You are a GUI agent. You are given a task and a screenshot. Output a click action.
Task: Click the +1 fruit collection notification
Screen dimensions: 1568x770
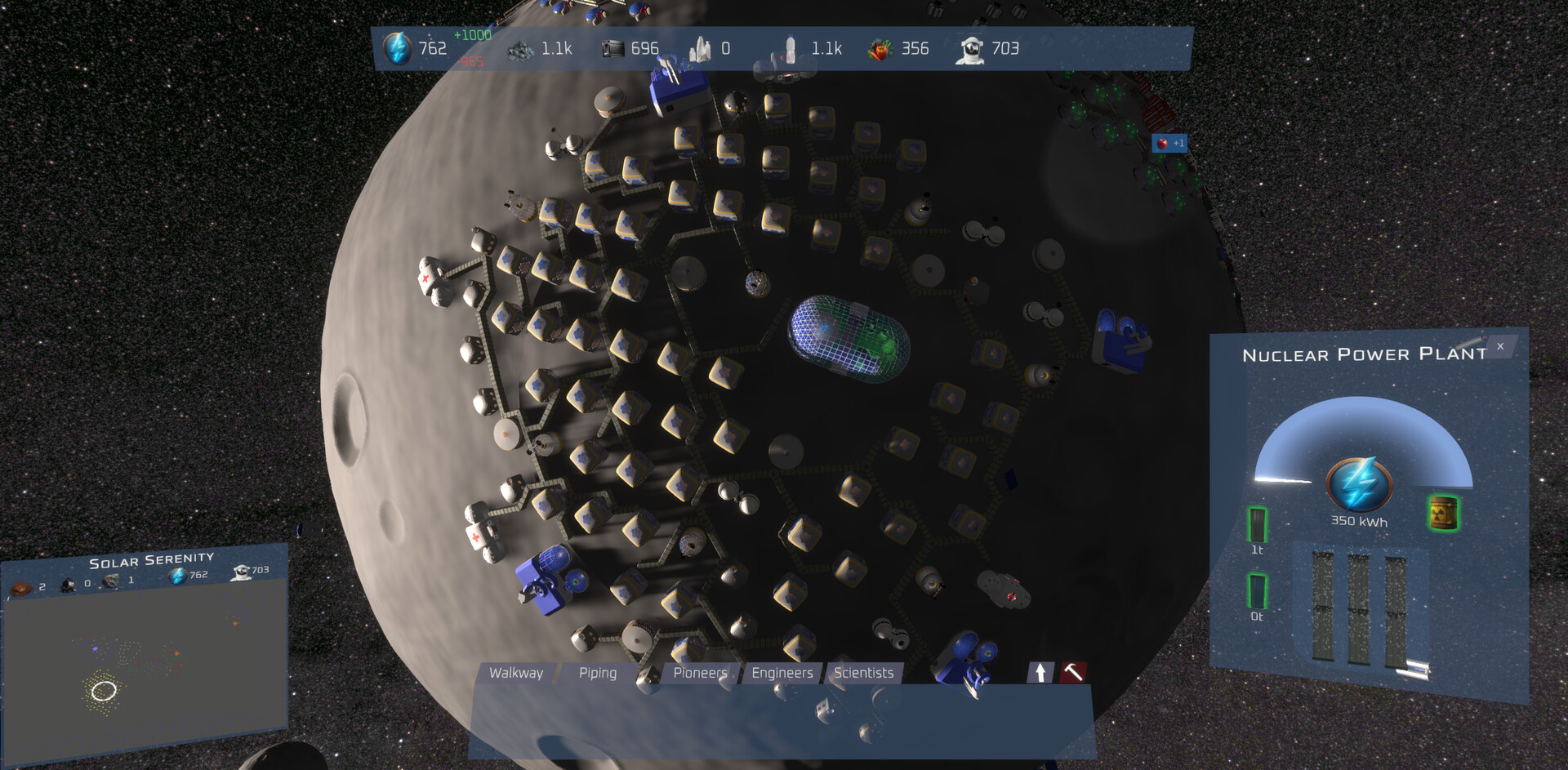tap(1170, 143)
